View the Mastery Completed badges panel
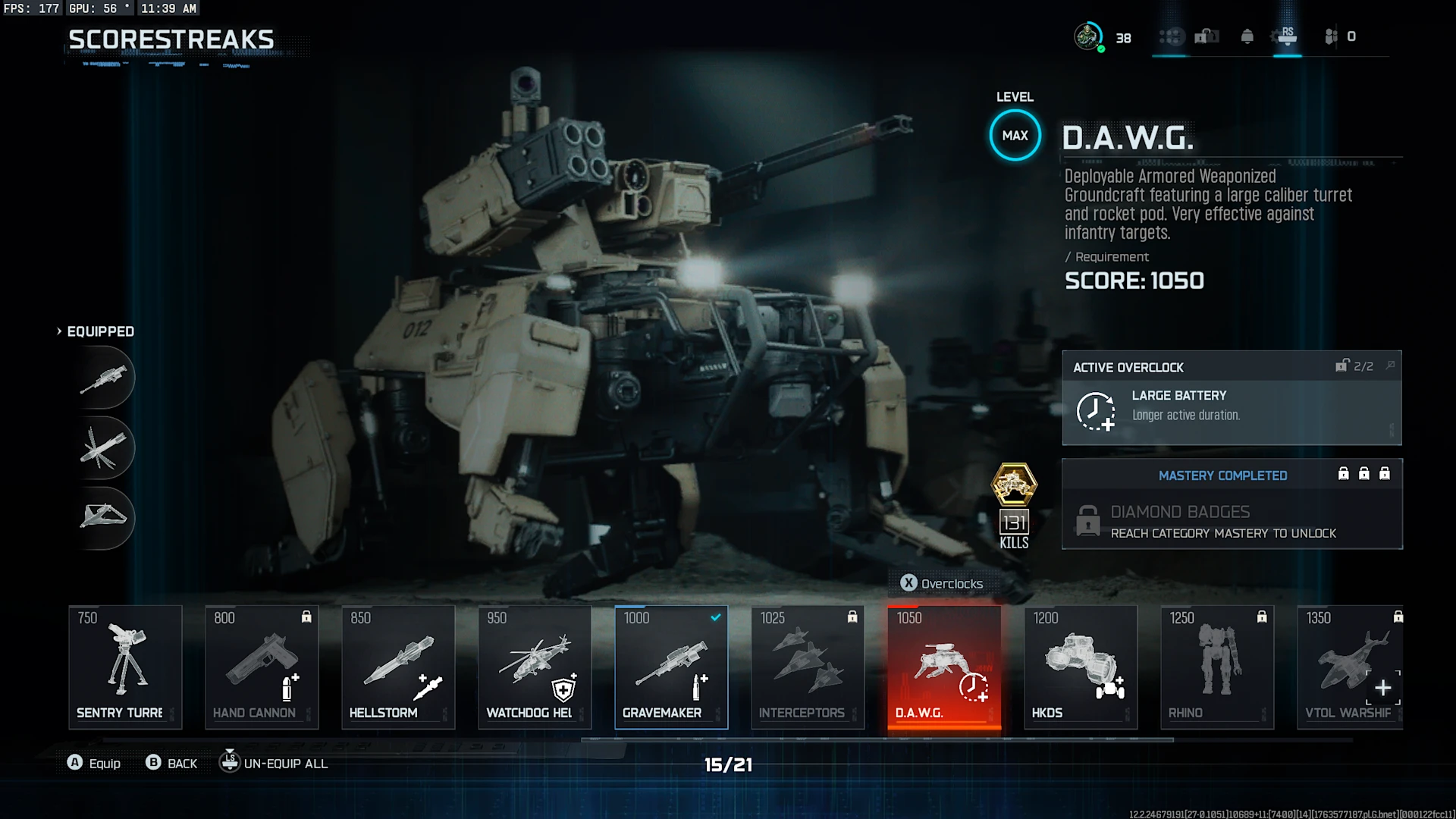The width and height of the screenshot is (1456, 819). click(x=1232, y=504)
